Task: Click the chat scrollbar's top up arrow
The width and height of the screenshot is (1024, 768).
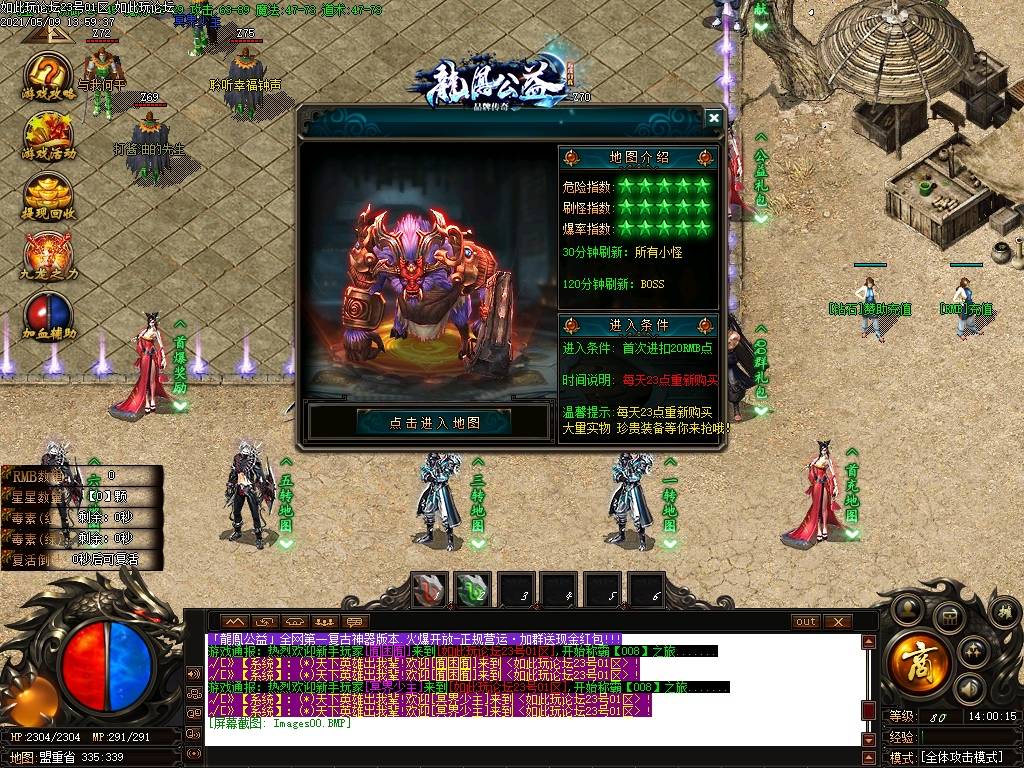Action: 869,642
